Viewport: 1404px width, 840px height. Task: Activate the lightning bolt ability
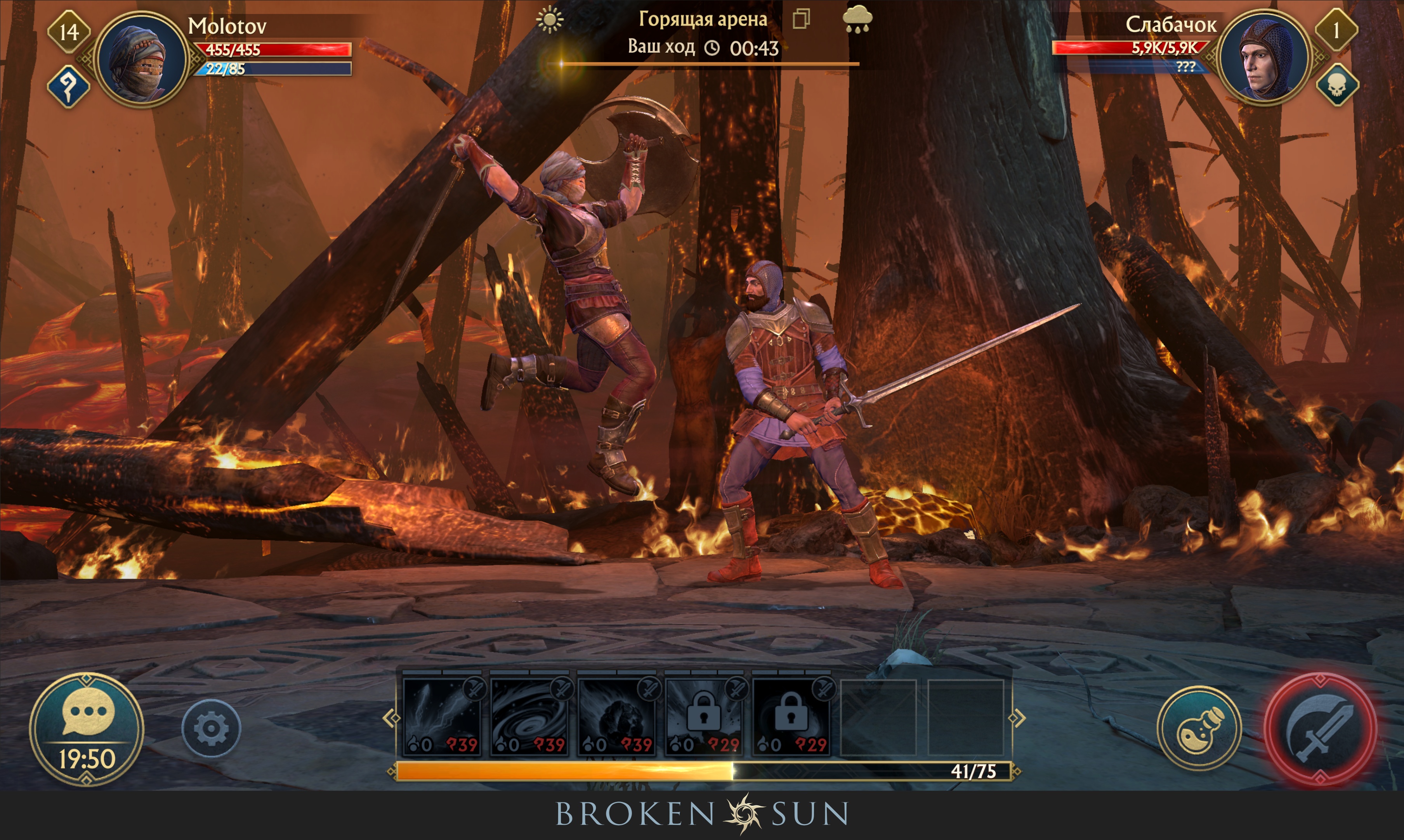pos(442,717)
